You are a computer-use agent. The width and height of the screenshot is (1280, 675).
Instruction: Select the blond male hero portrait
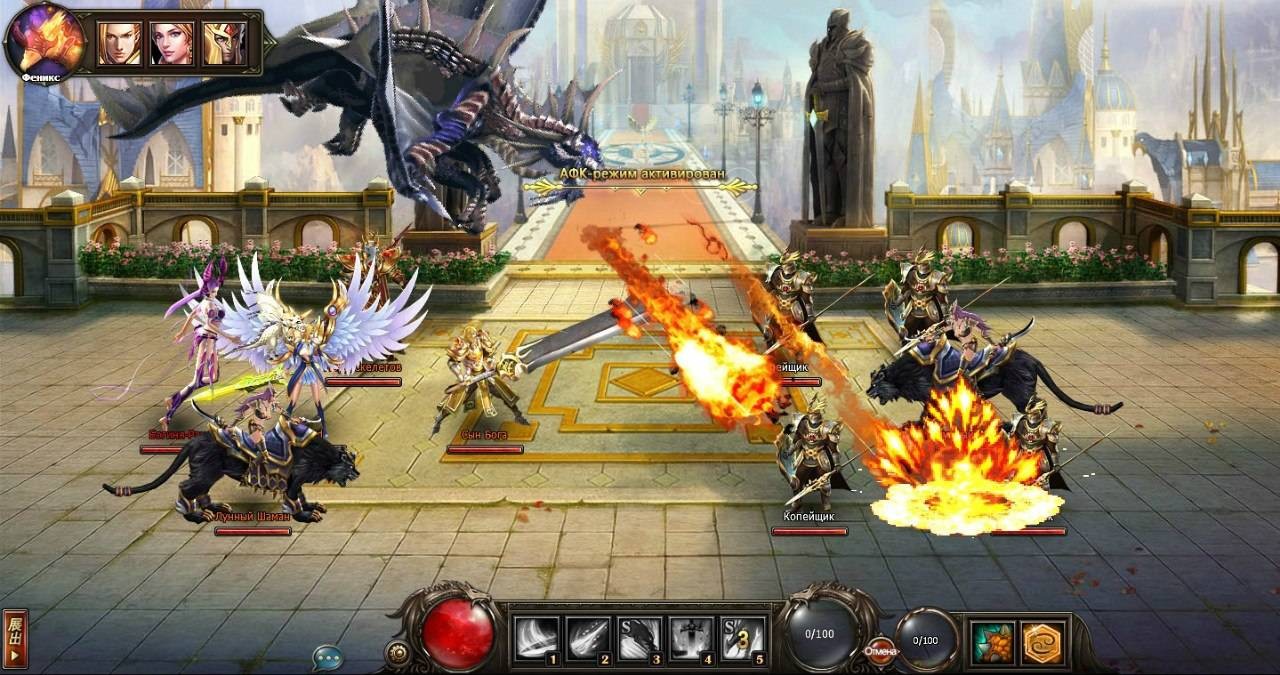119,43
